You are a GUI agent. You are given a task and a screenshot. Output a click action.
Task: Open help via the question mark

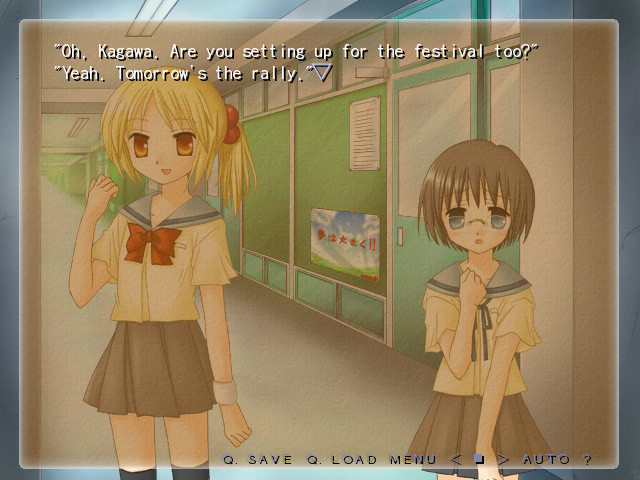tap(587, 459)
